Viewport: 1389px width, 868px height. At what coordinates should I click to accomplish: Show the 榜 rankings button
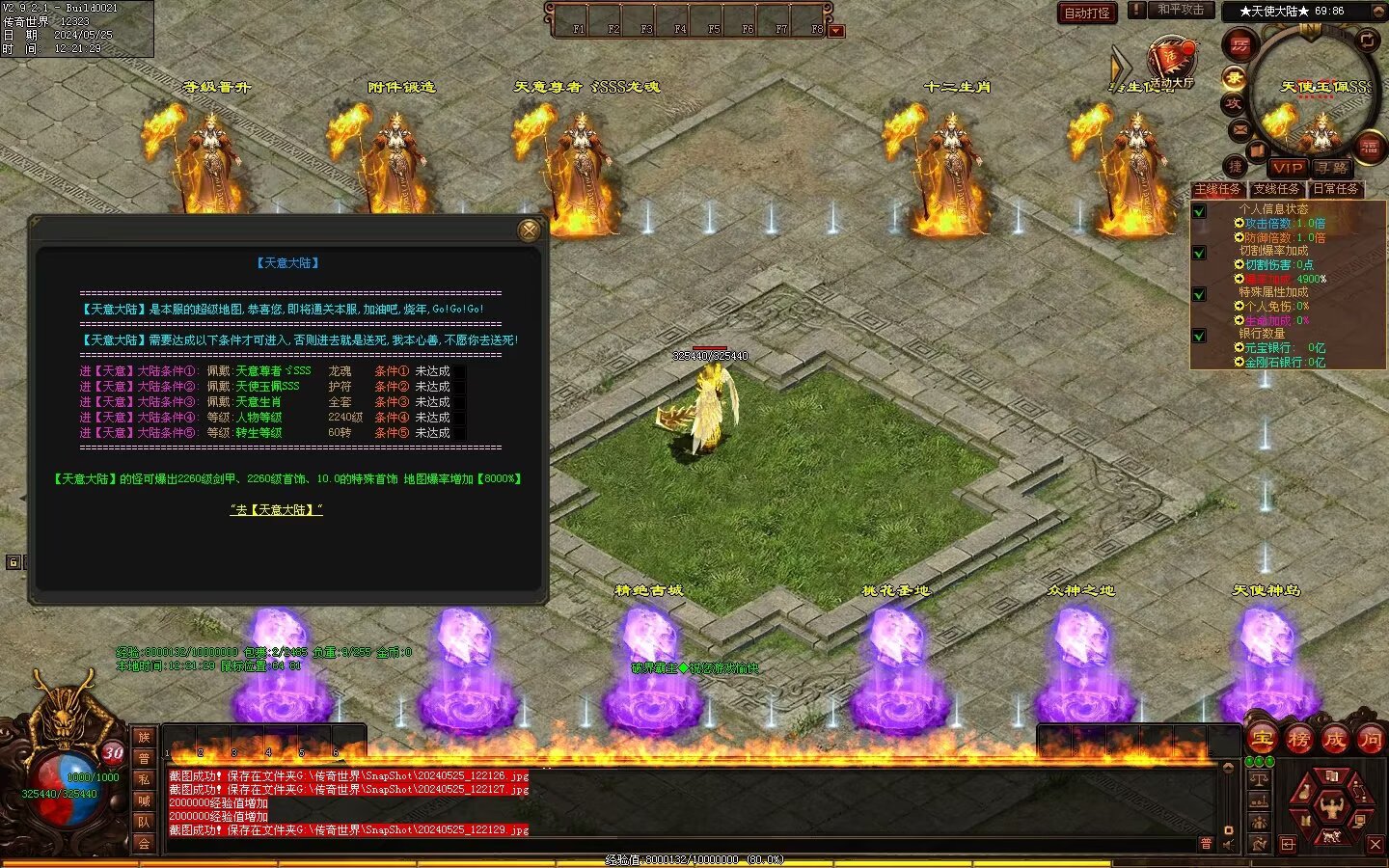click(1298, 739)
